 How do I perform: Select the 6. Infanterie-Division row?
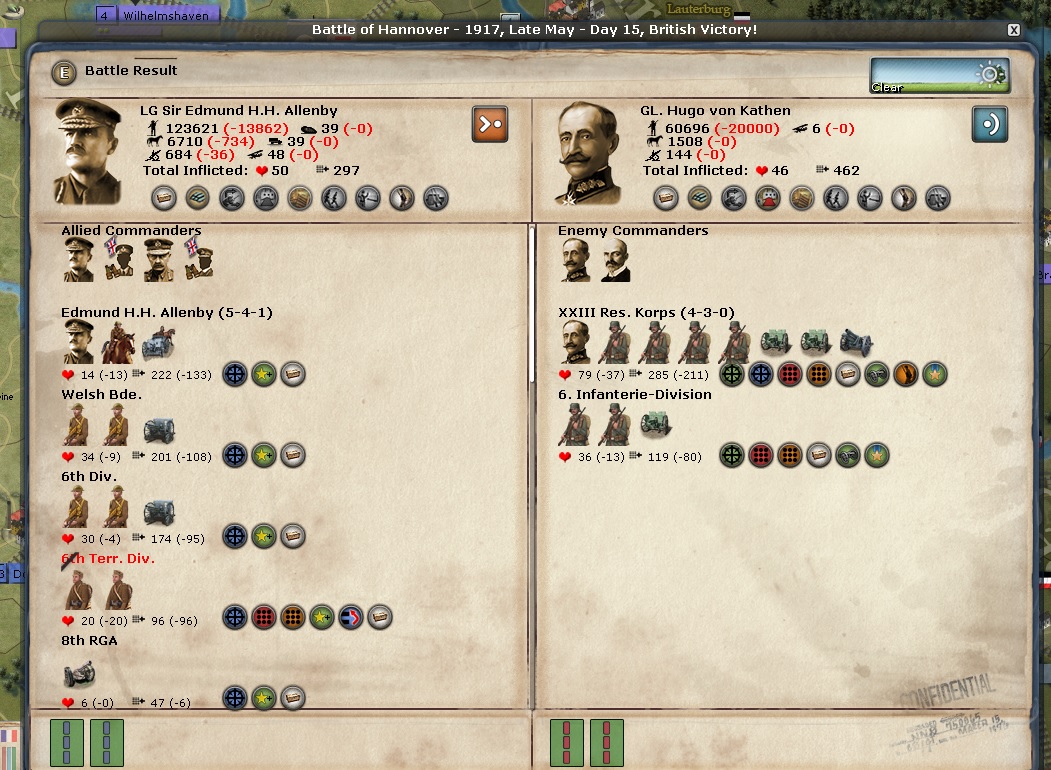tap(634, 395)
